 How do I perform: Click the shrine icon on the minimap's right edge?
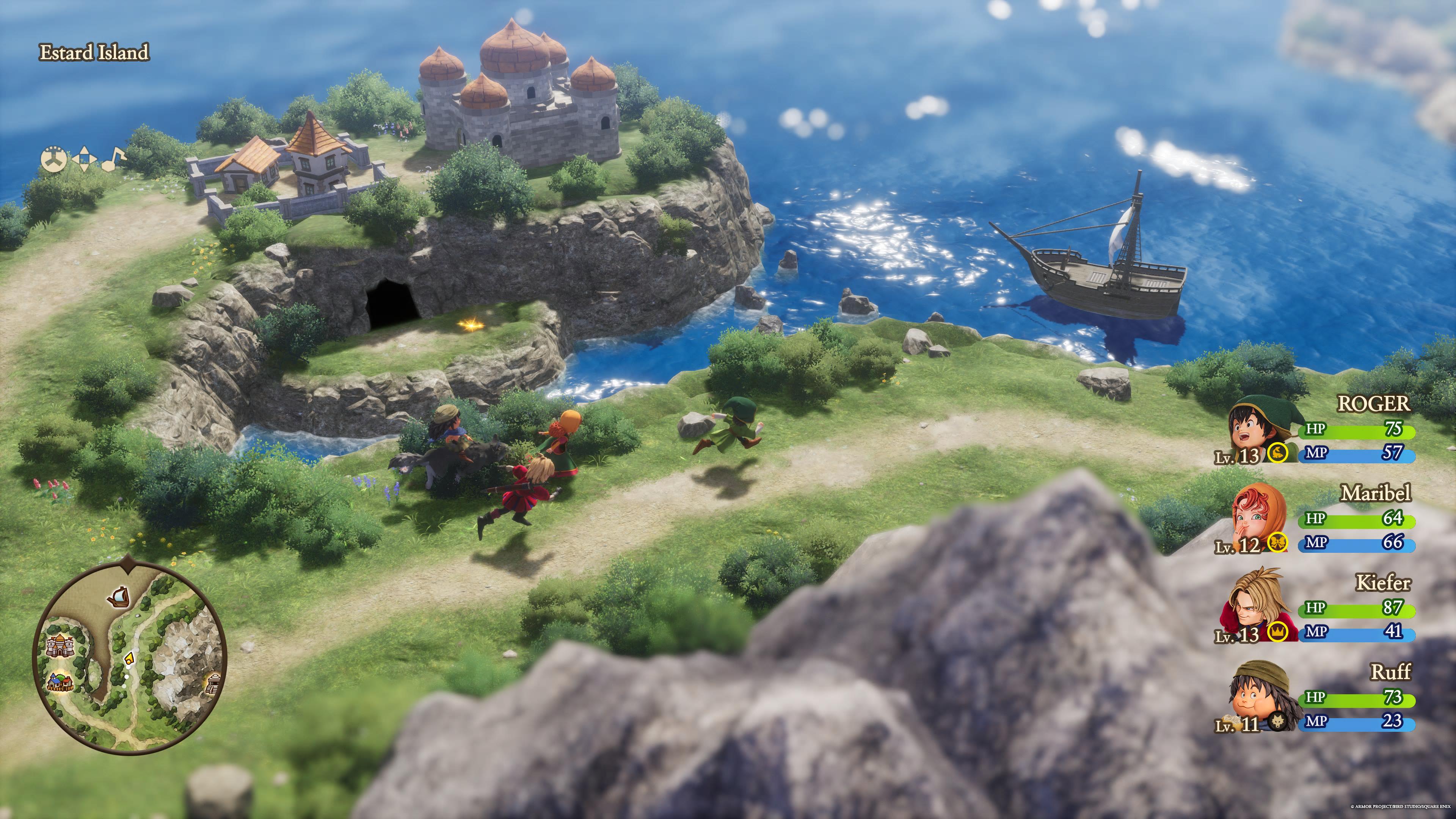click(214, 684)
